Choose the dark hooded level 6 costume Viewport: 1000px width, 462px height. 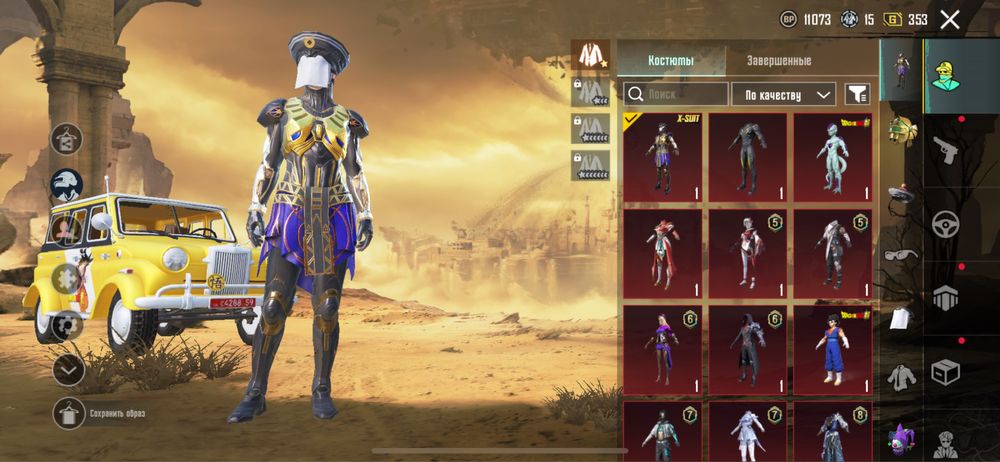coord(747,349)
